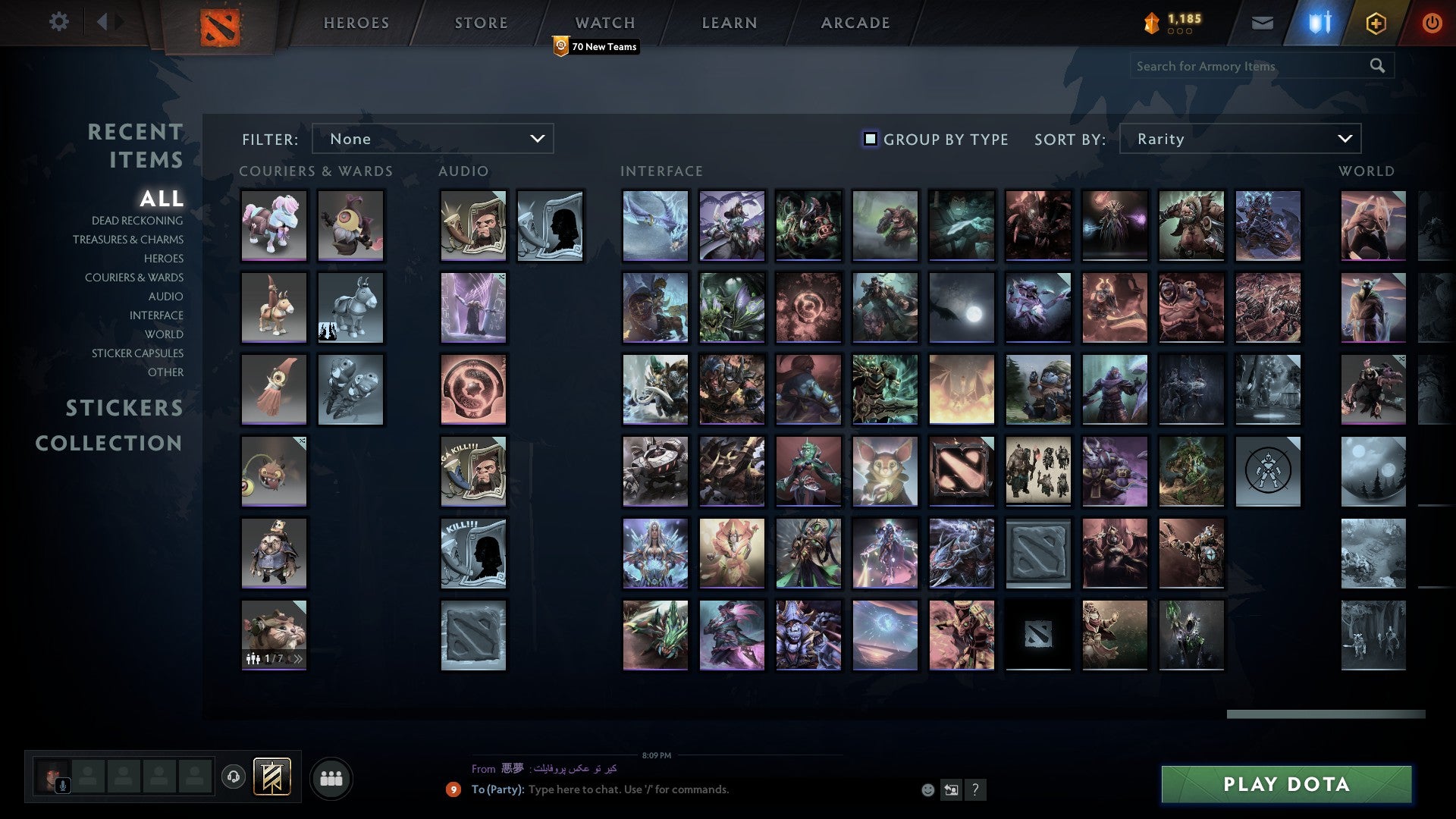The height and width of the screenshot is (819, 1456).
Task: Open the Sort By Rarity dropdown
Action: coord(1239,139)
